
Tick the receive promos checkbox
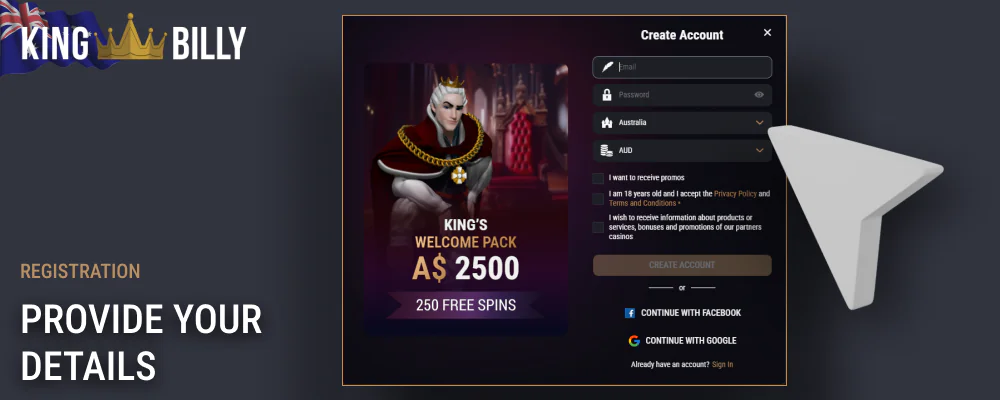pos(598,178)
